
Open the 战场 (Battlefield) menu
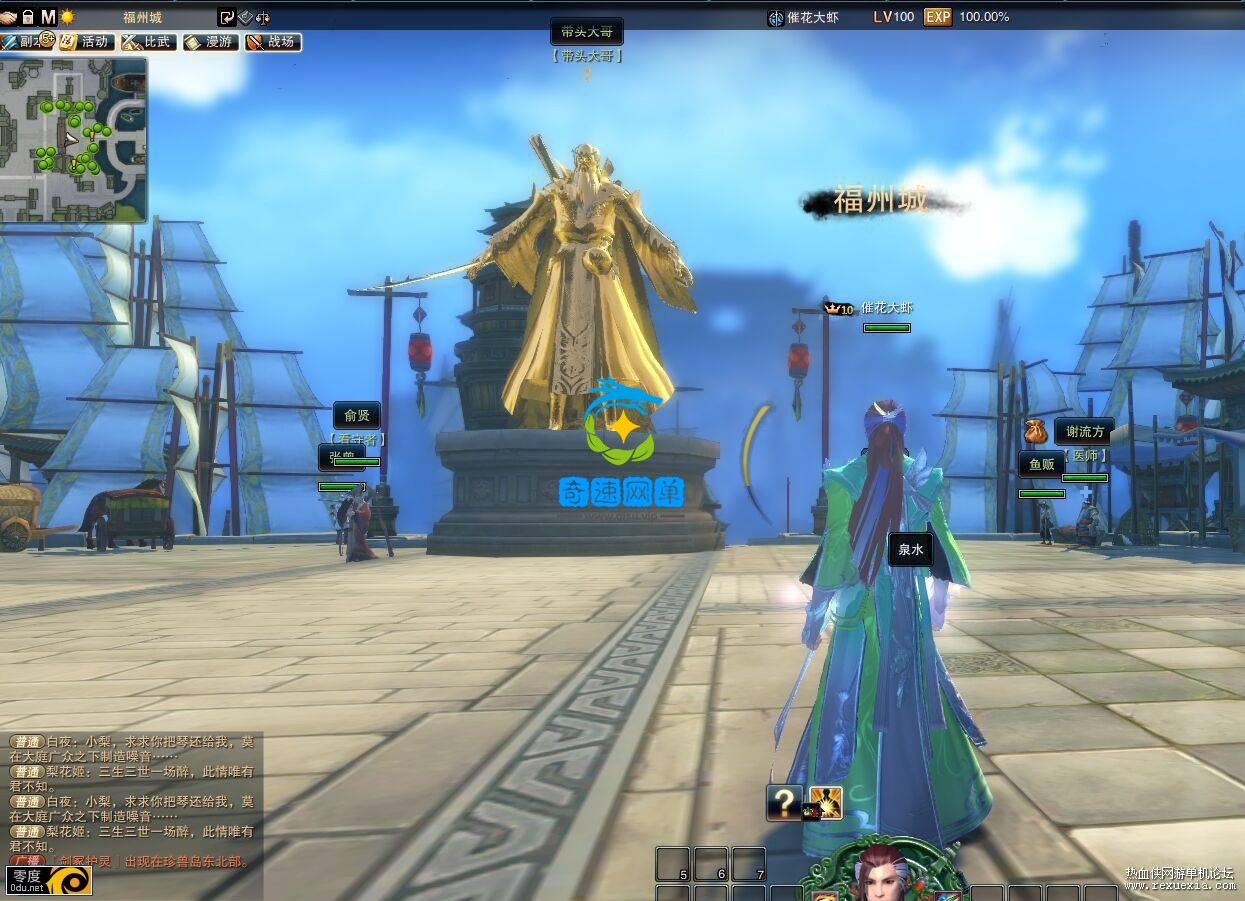click(x=272, y=42)
